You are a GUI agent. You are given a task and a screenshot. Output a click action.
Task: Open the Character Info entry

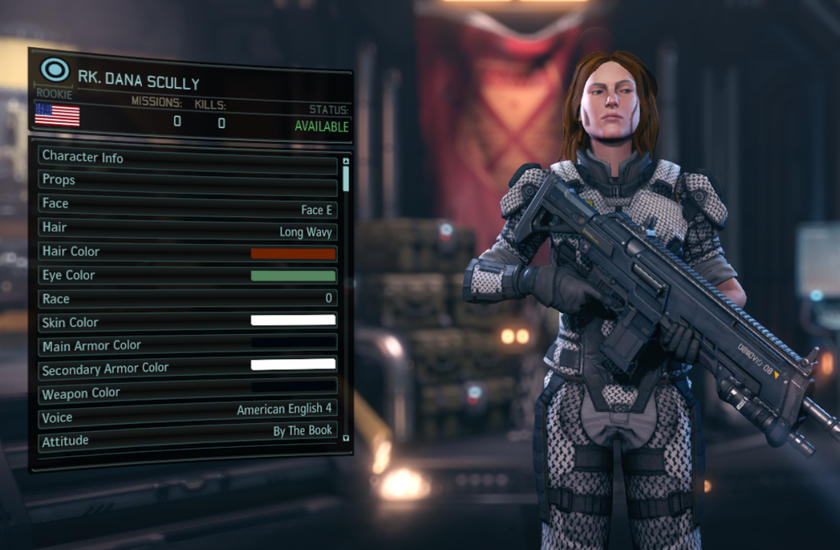[x=188, y=157]
